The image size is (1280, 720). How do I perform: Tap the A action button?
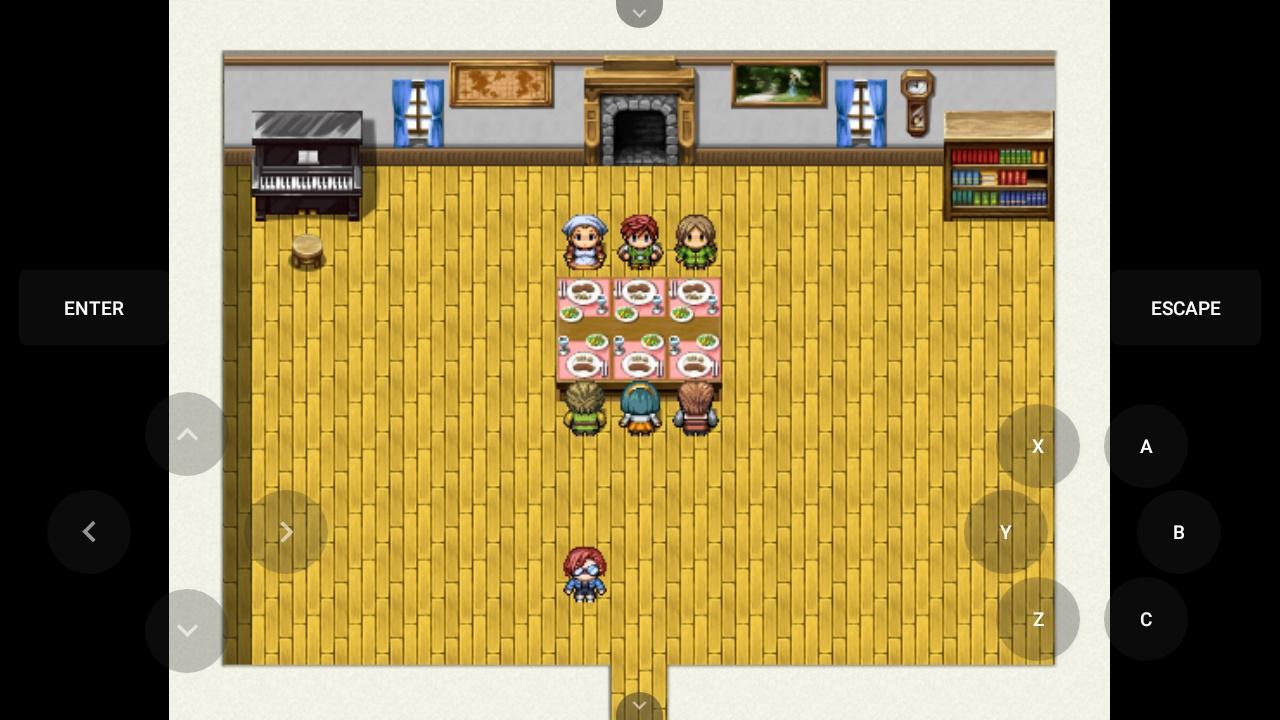(x=1146, y=446)
